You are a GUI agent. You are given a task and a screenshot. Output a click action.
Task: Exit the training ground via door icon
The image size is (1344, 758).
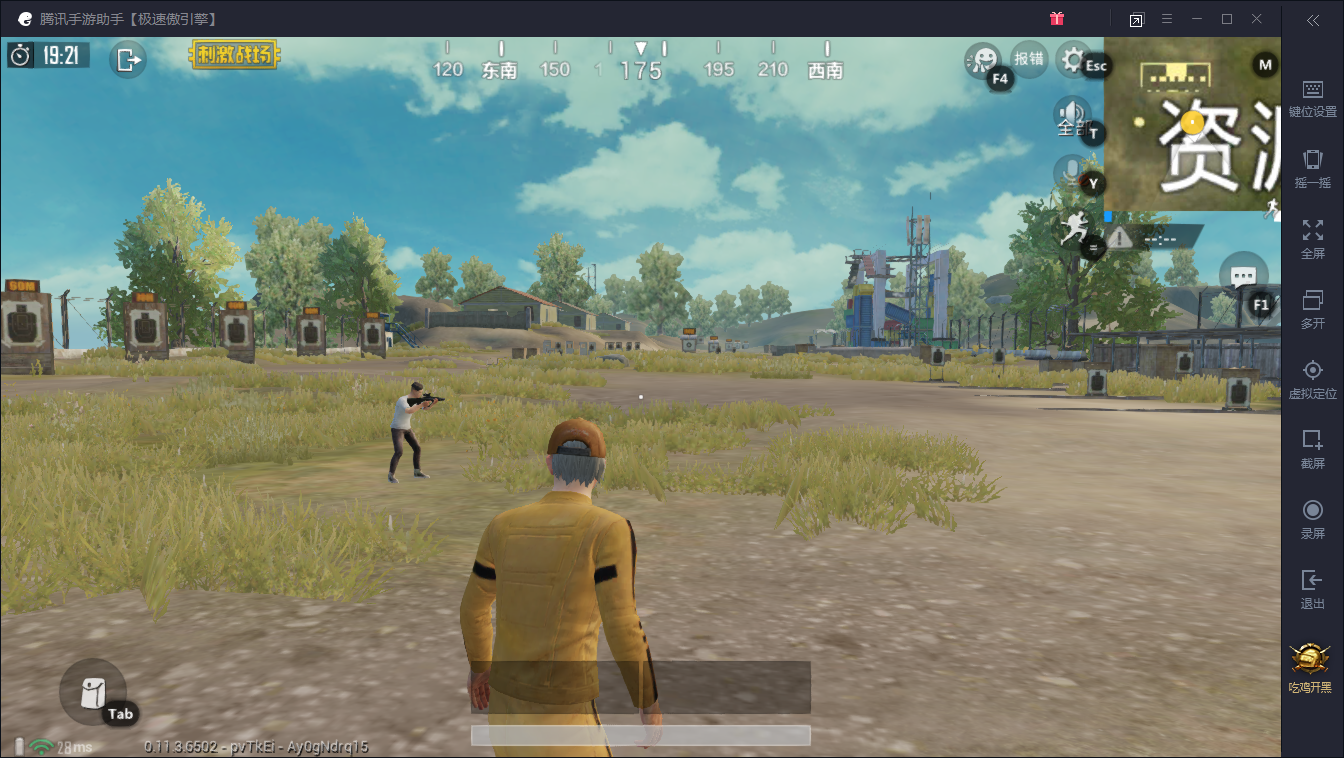click(x=129, y=60)
